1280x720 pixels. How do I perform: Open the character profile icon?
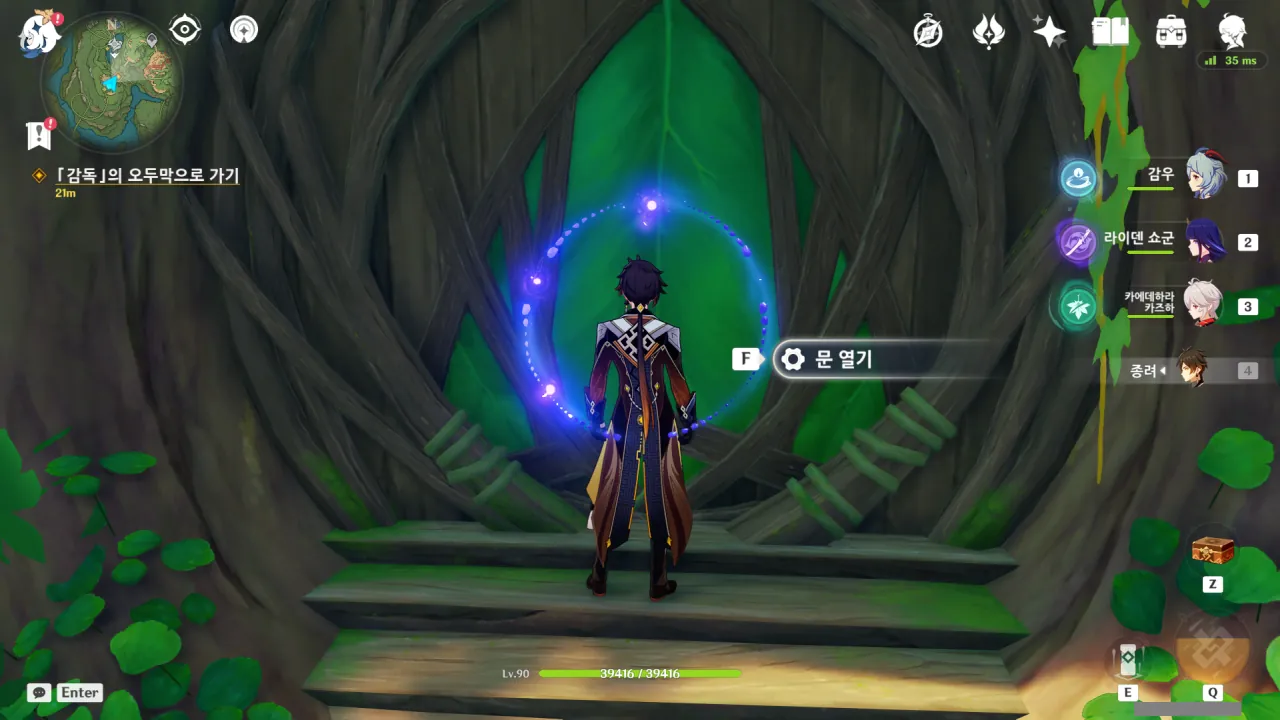click(x=1232, y=32)
